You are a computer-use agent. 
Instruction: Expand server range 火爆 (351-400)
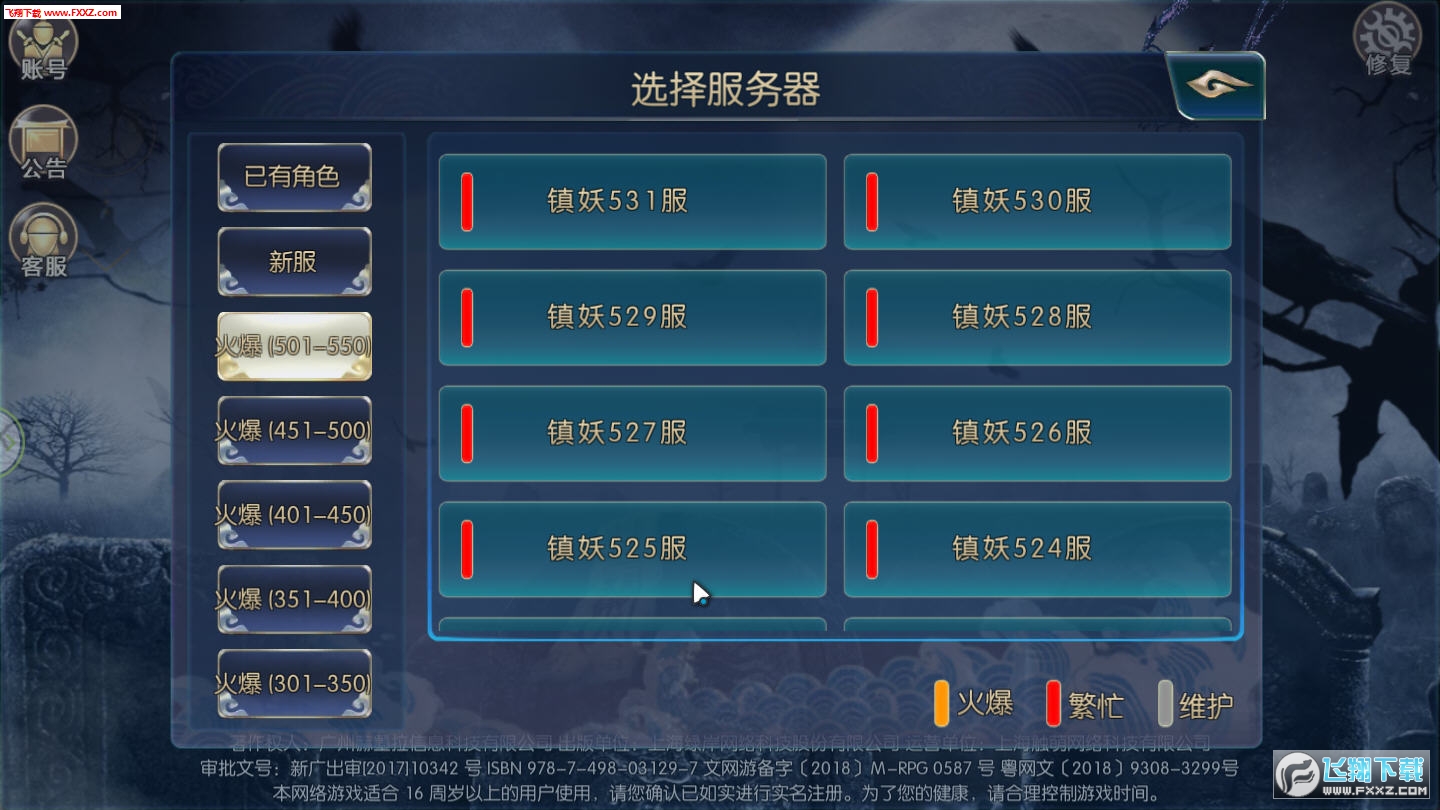pos(294,597)
